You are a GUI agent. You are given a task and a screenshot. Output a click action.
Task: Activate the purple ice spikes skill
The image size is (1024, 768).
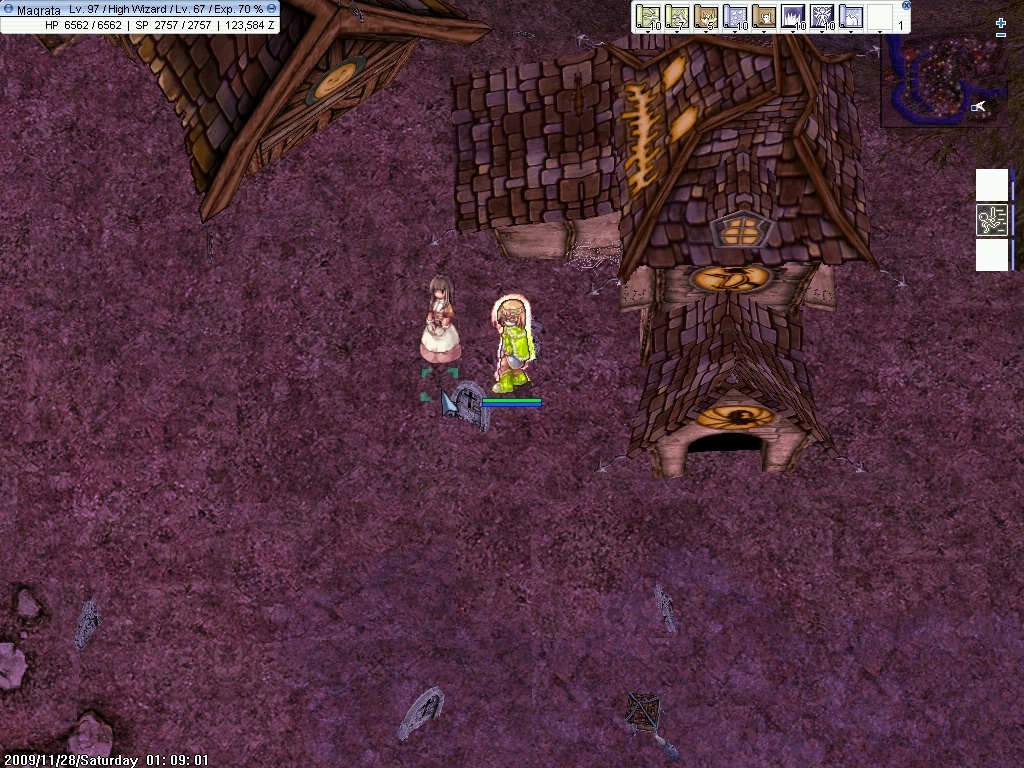tap(793, 17)
